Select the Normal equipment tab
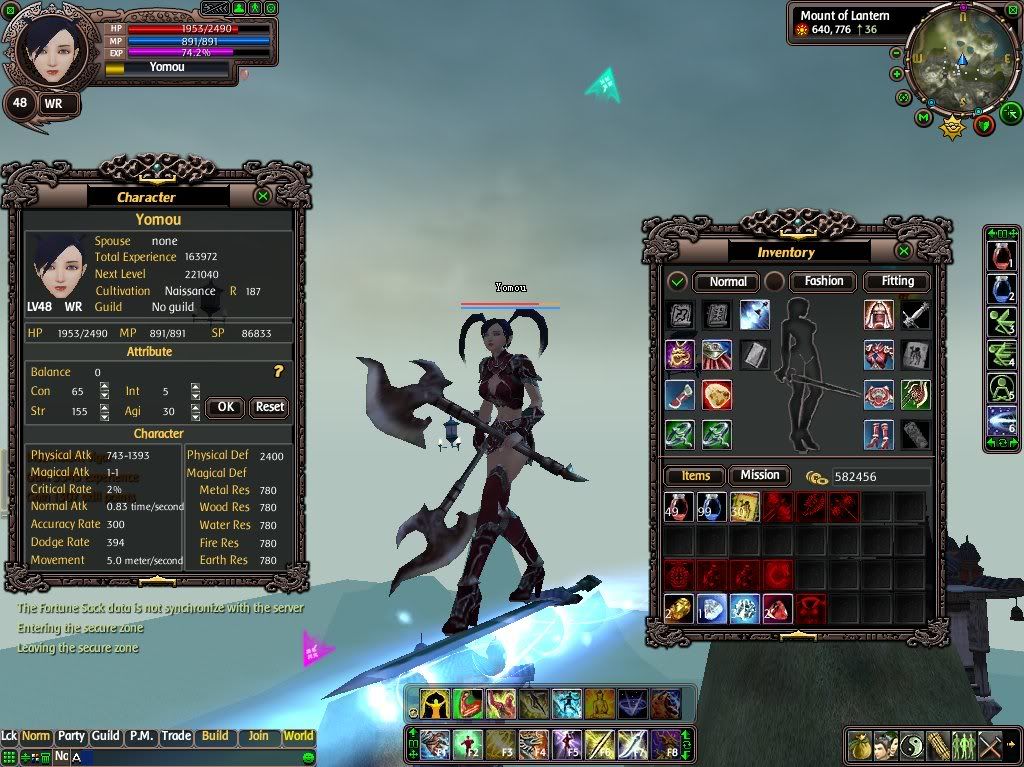 coord(727,281)
